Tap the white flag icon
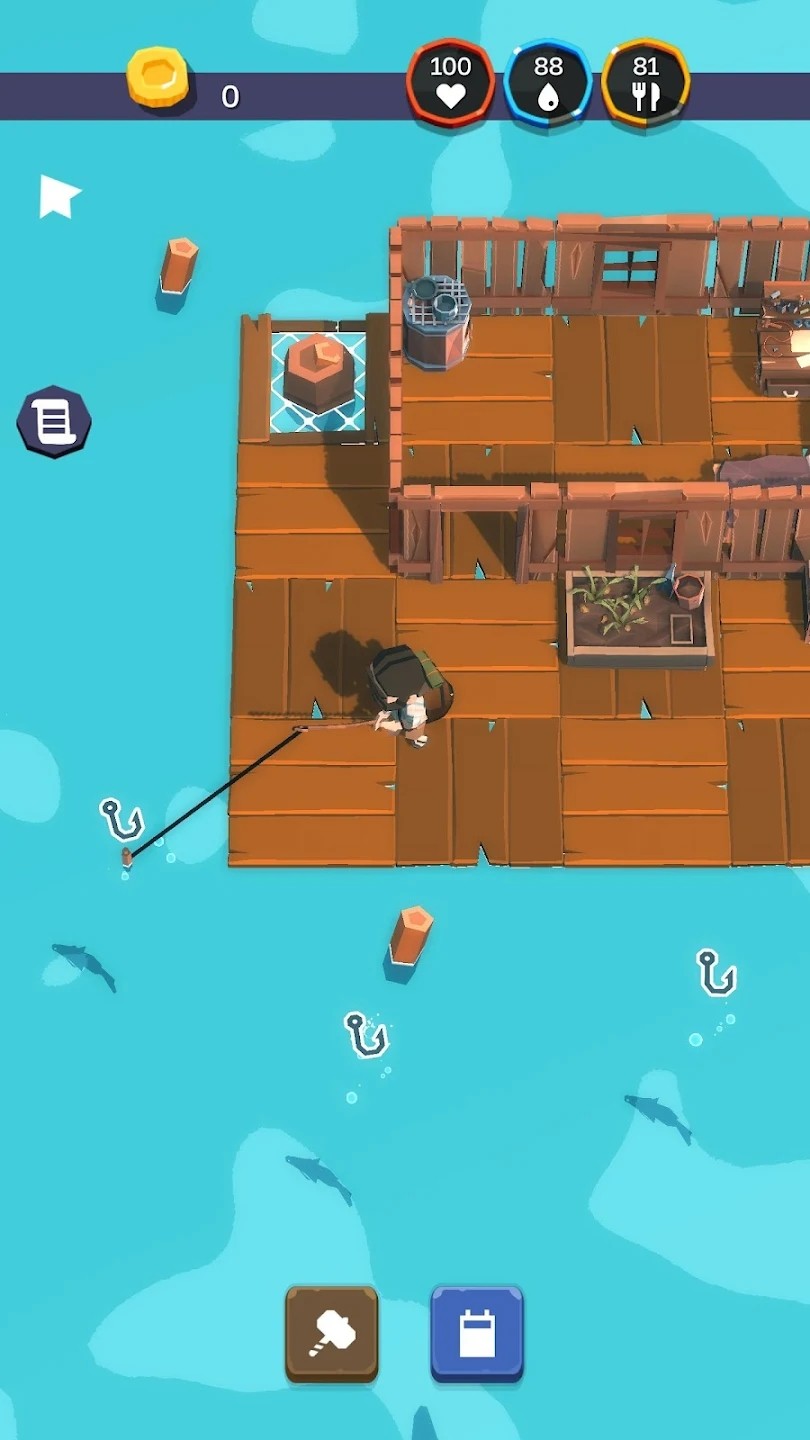This screenshot has width=810, height=1440. coord(58,195)
